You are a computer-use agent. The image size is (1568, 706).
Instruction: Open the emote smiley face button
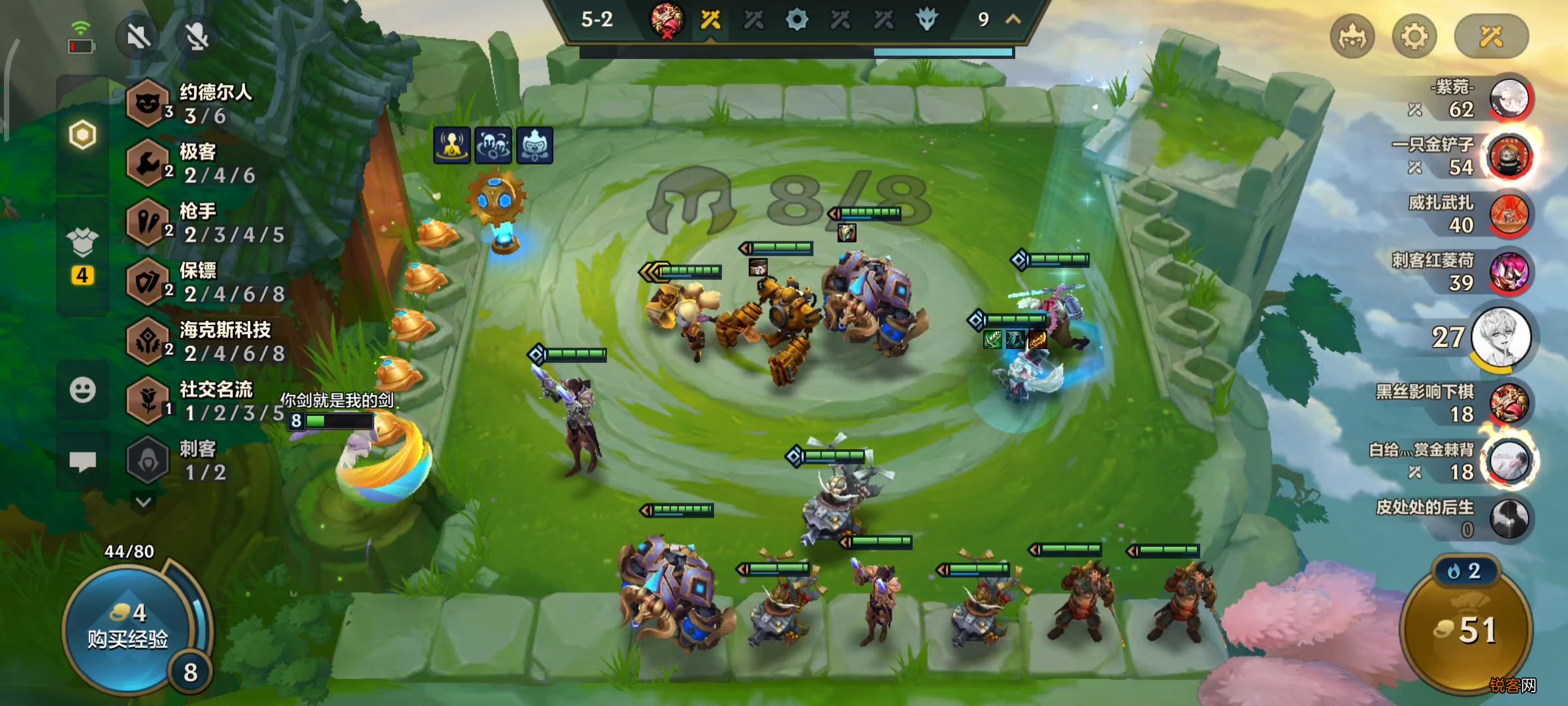click(82, 390)
